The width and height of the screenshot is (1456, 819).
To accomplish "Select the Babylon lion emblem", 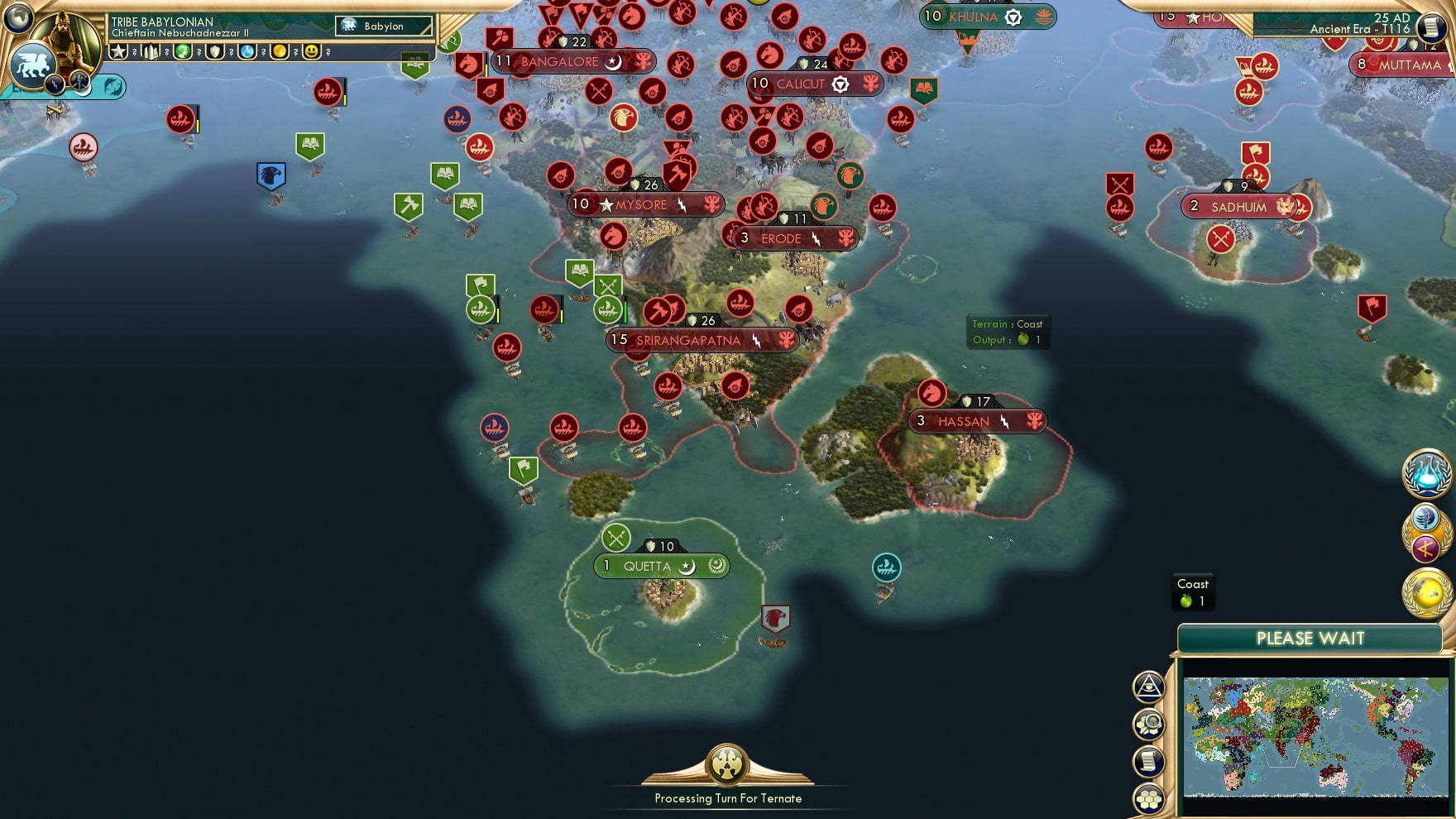I will (32, 65).
